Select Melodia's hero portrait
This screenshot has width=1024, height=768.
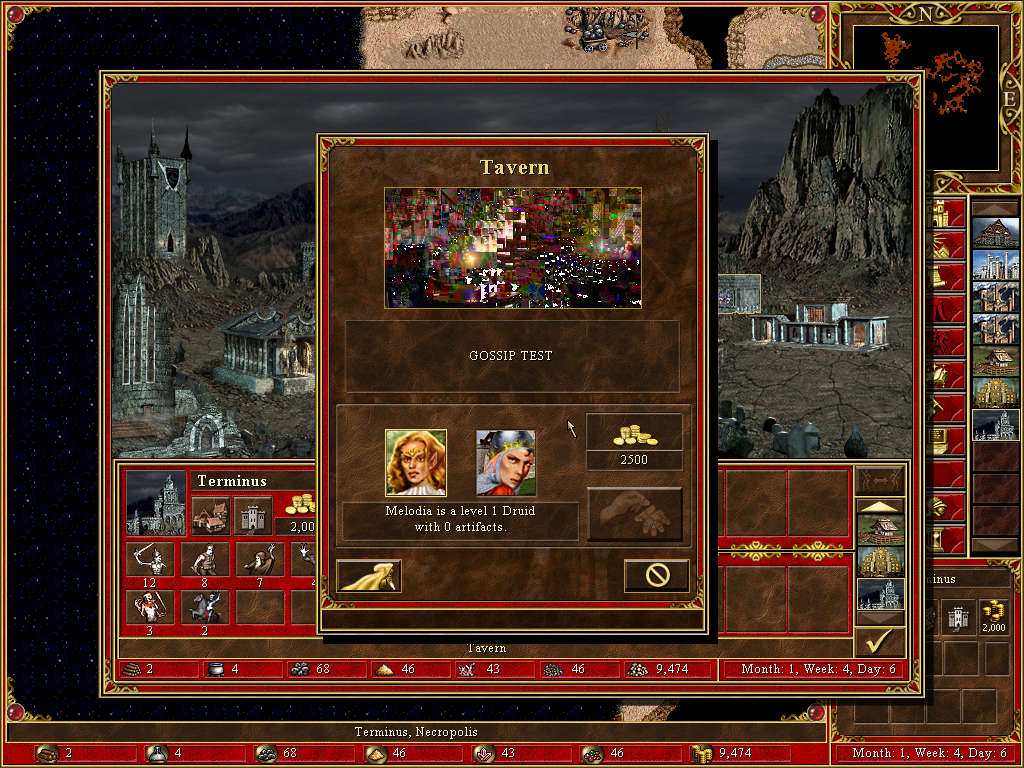tap(415, 463)
